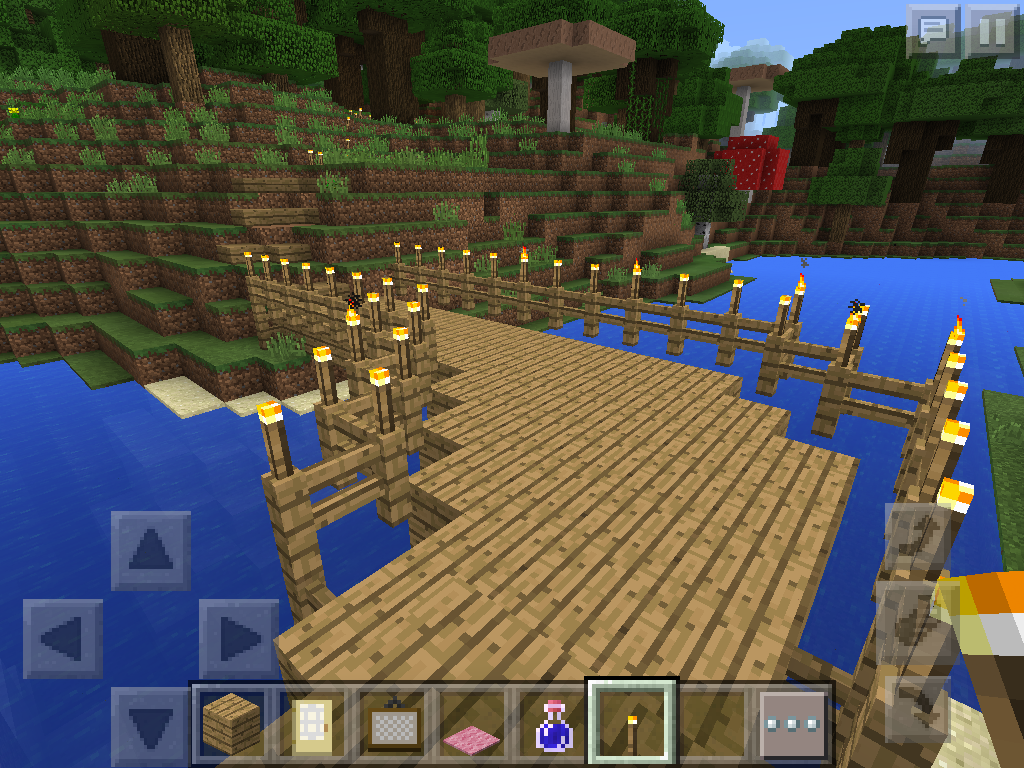Tap the move right arrow
1024x768 pixels.
[238, 638]
